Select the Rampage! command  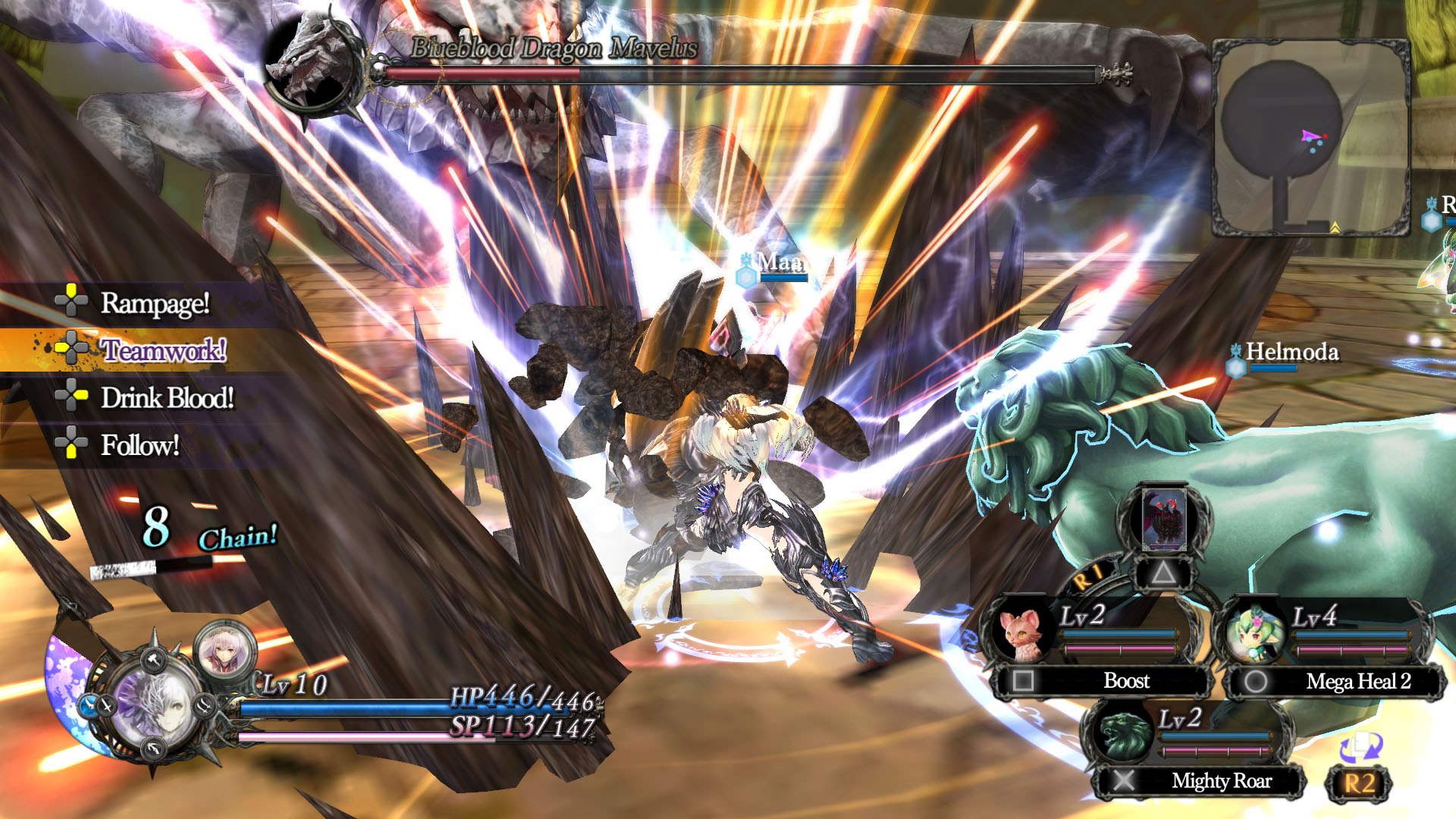(x=155, y=303)
